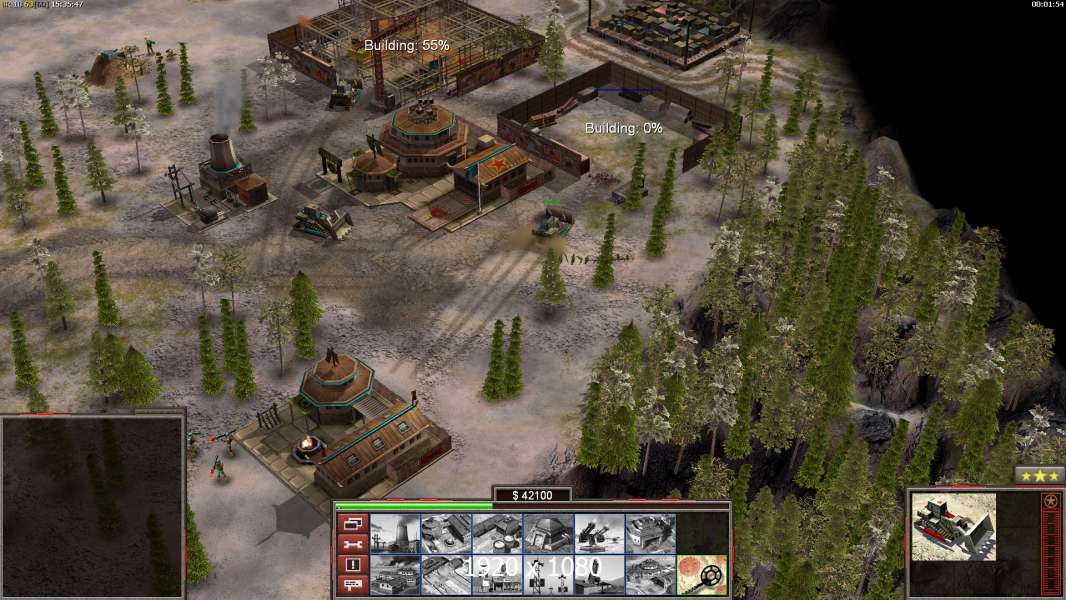Select the cooling tower power plant build icon
Screen dimensions: 1066x600
click(395, 533)
